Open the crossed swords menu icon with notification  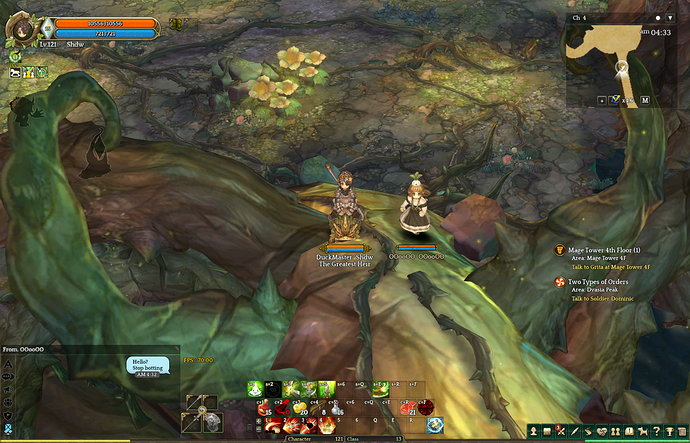click(x=562, y=432)
